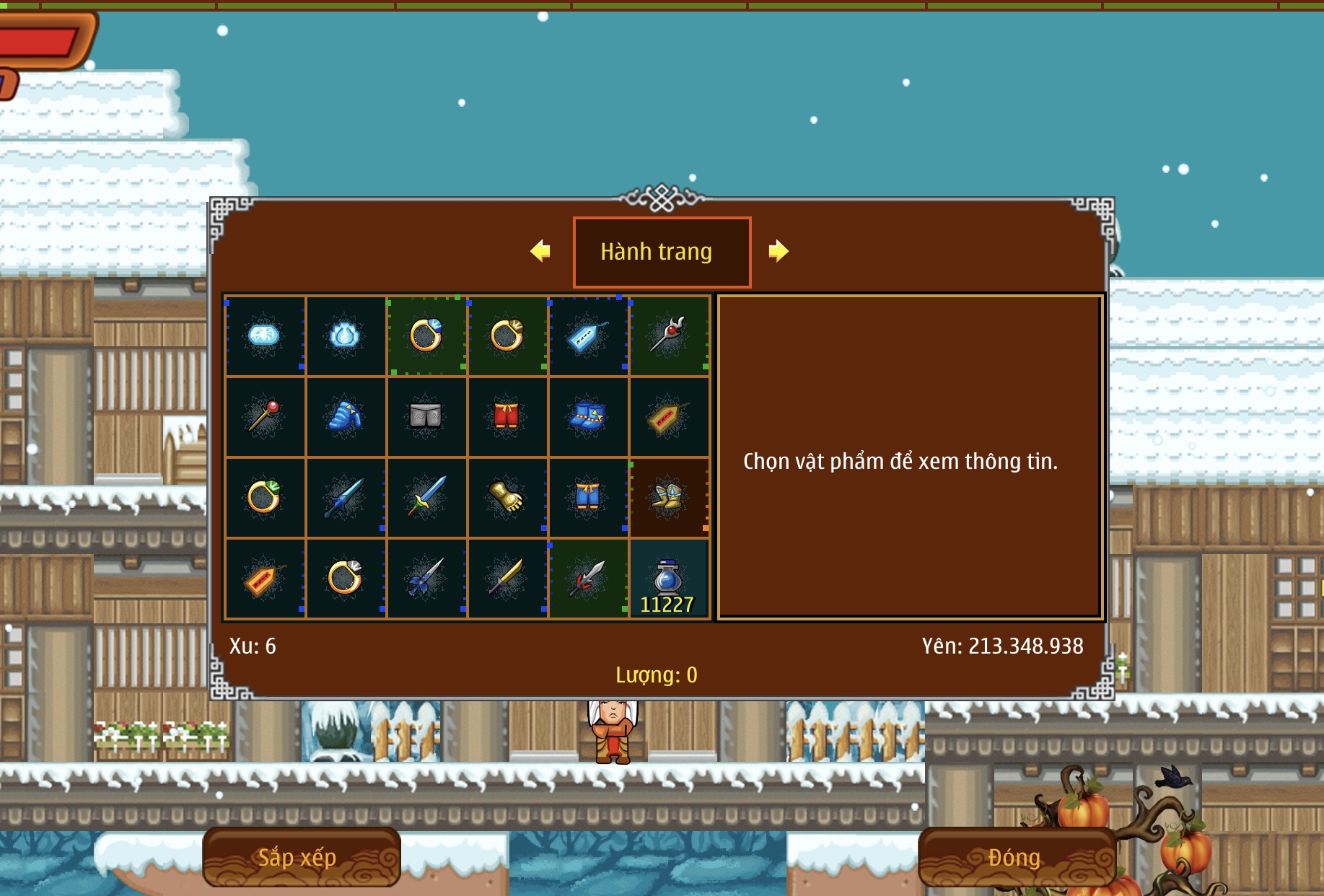The height and width of the screenshot is (896, 1324).
Task: Select the blue helmet item
Action: point(345,416)
